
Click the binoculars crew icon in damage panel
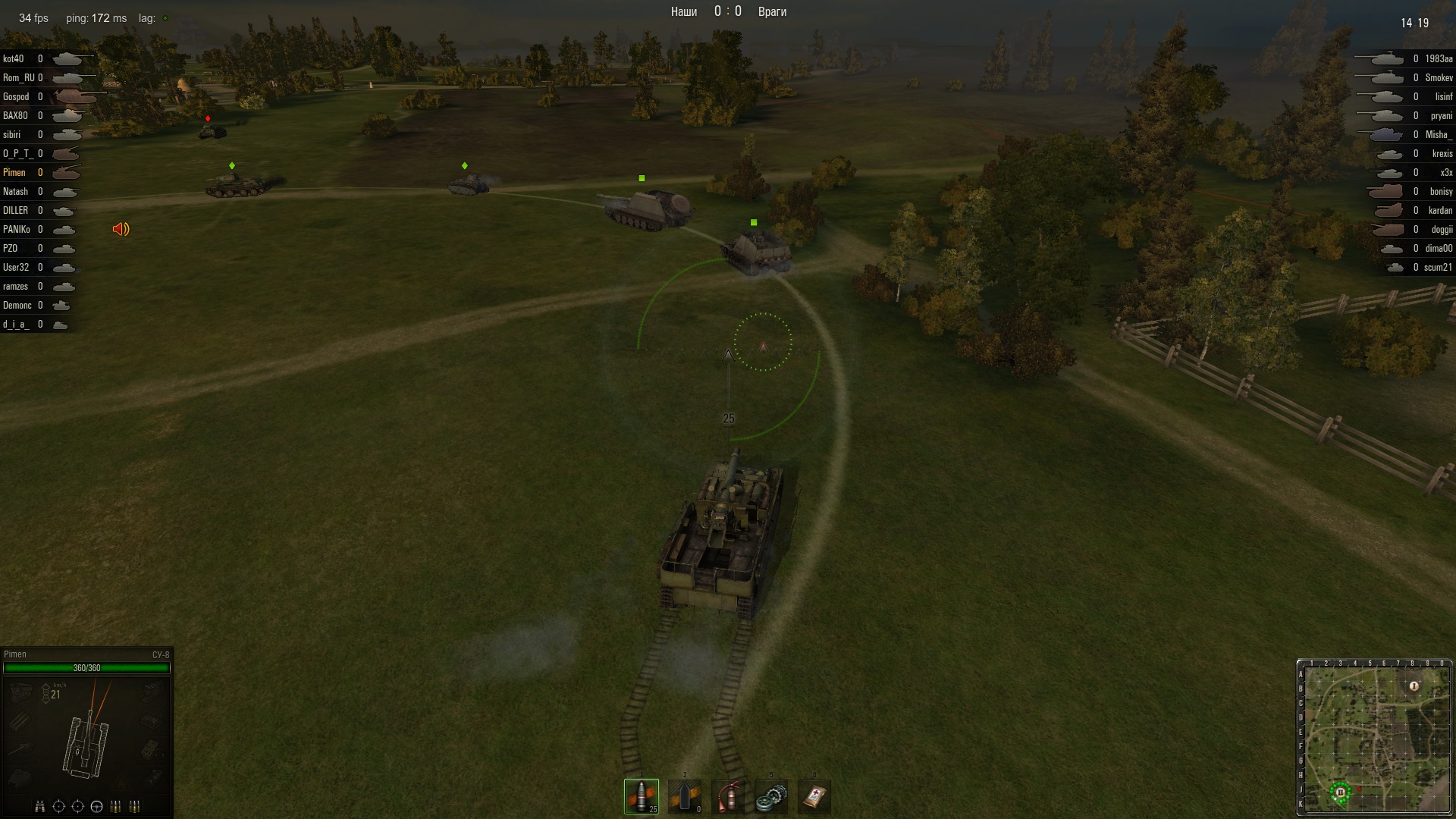40,806
